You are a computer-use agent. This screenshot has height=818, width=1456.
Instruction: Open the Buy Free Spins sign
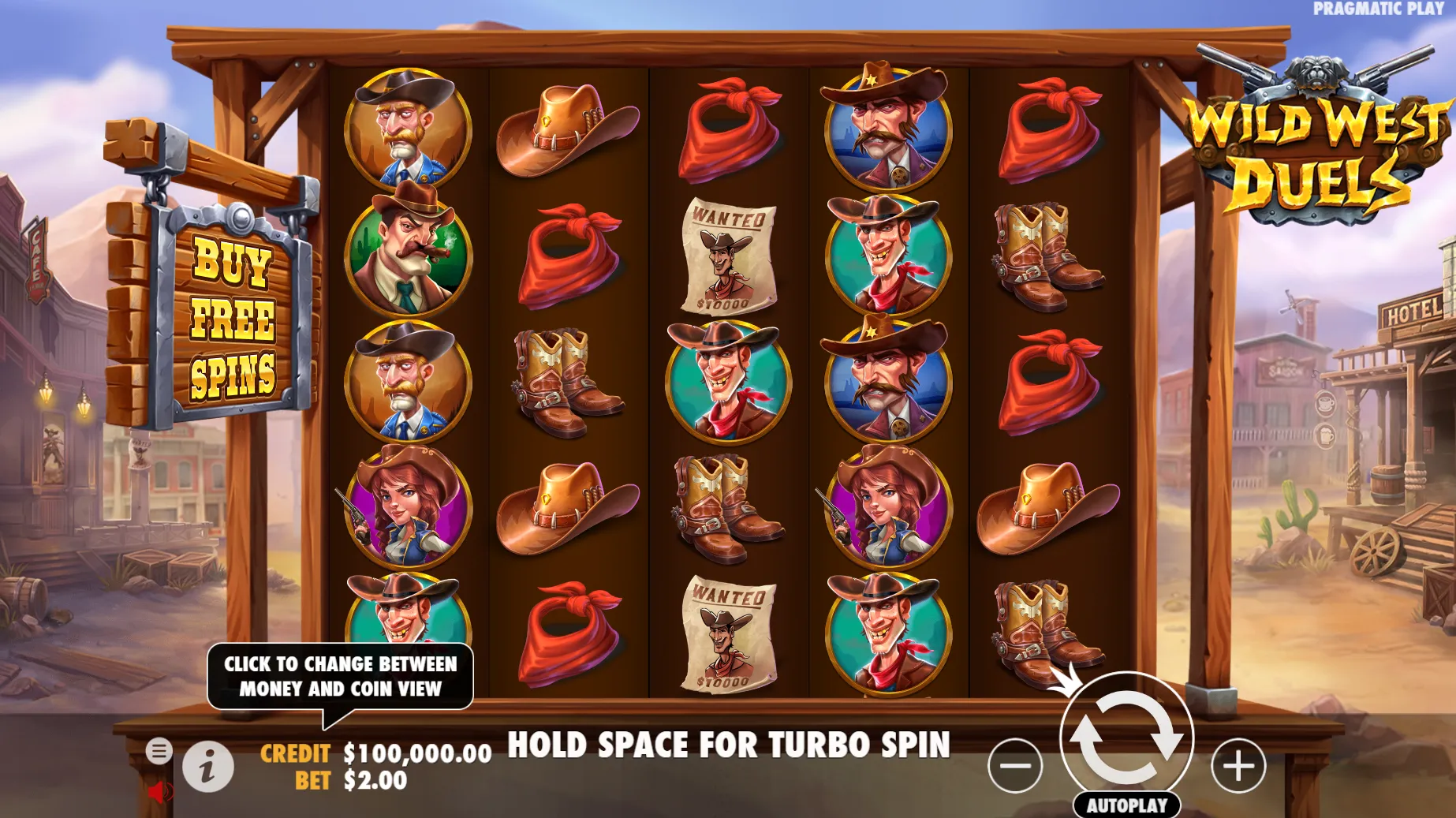click(233, 319)
